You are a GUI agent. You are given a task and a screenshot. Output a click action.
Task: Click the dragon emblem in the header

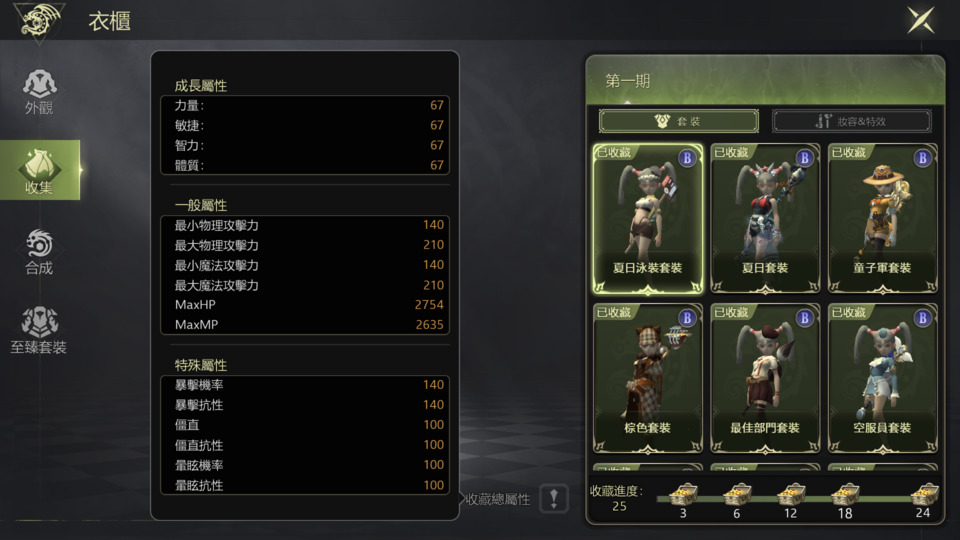[x=40, y=19]
